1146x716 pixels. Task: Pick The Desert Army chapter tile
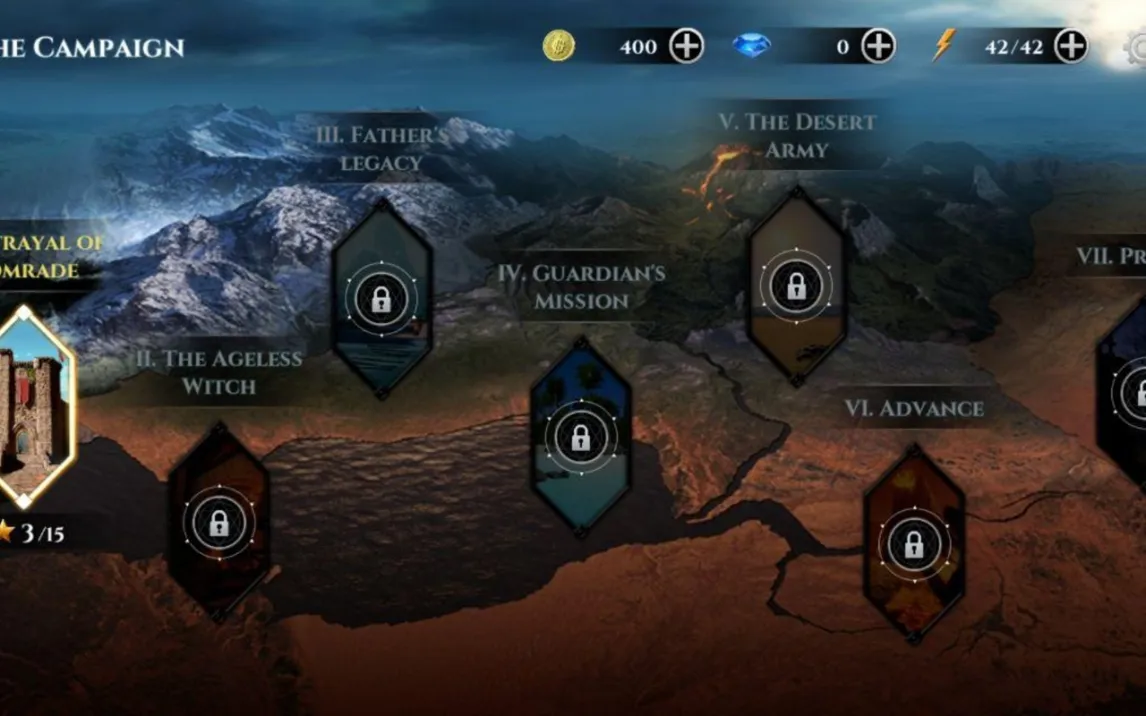796,286
